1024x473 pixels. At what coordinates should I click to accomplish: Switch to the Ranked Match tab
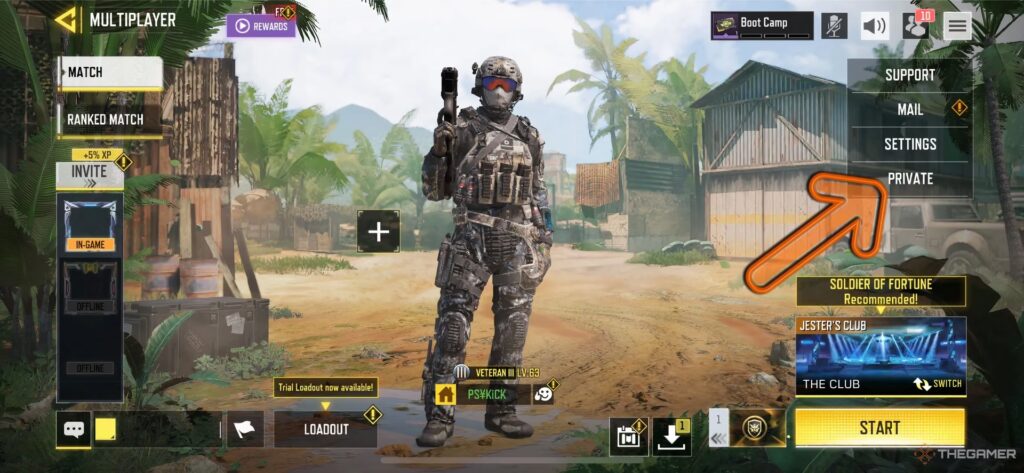(105, 119)
